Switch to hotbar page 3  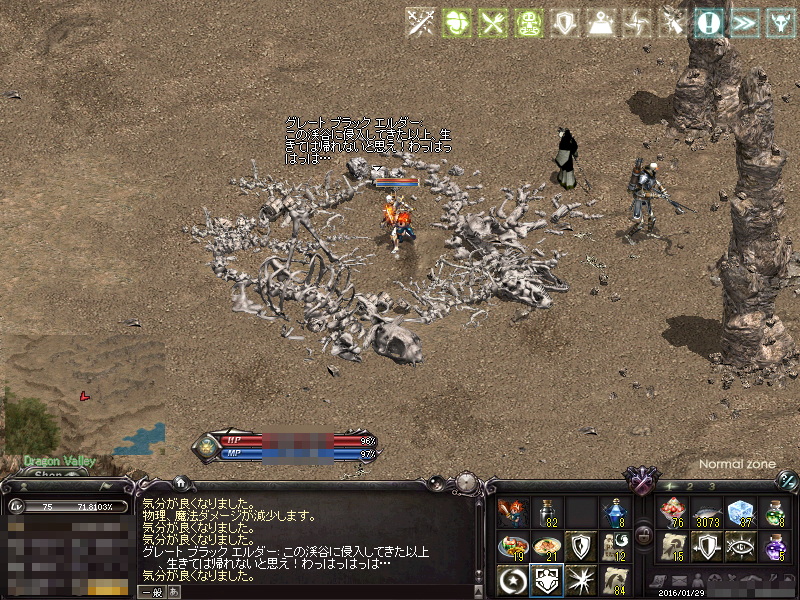[x=710, y=486]
